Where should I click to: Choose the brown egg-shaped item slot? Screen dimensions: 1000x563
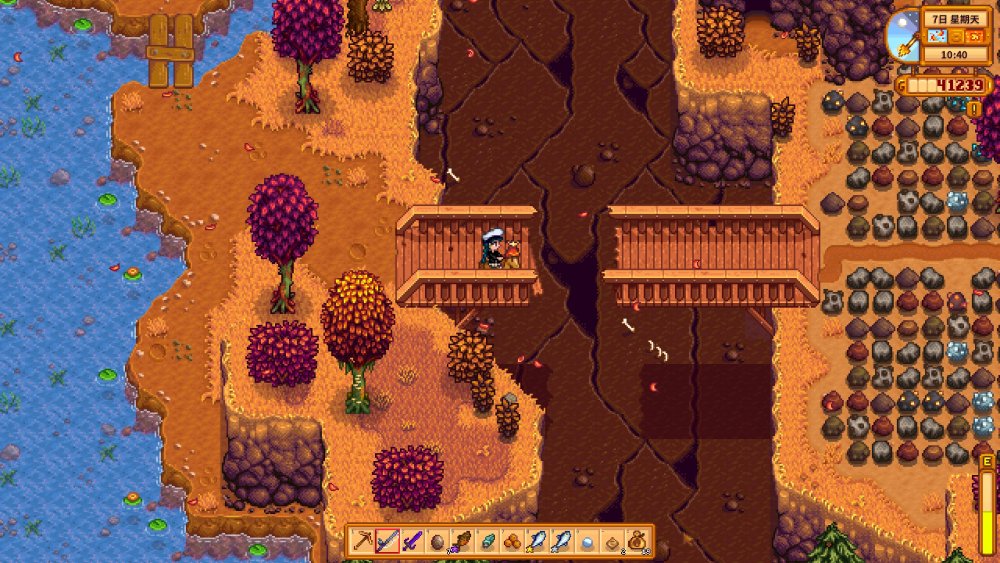pyautogui.click(x=437, y=541)
